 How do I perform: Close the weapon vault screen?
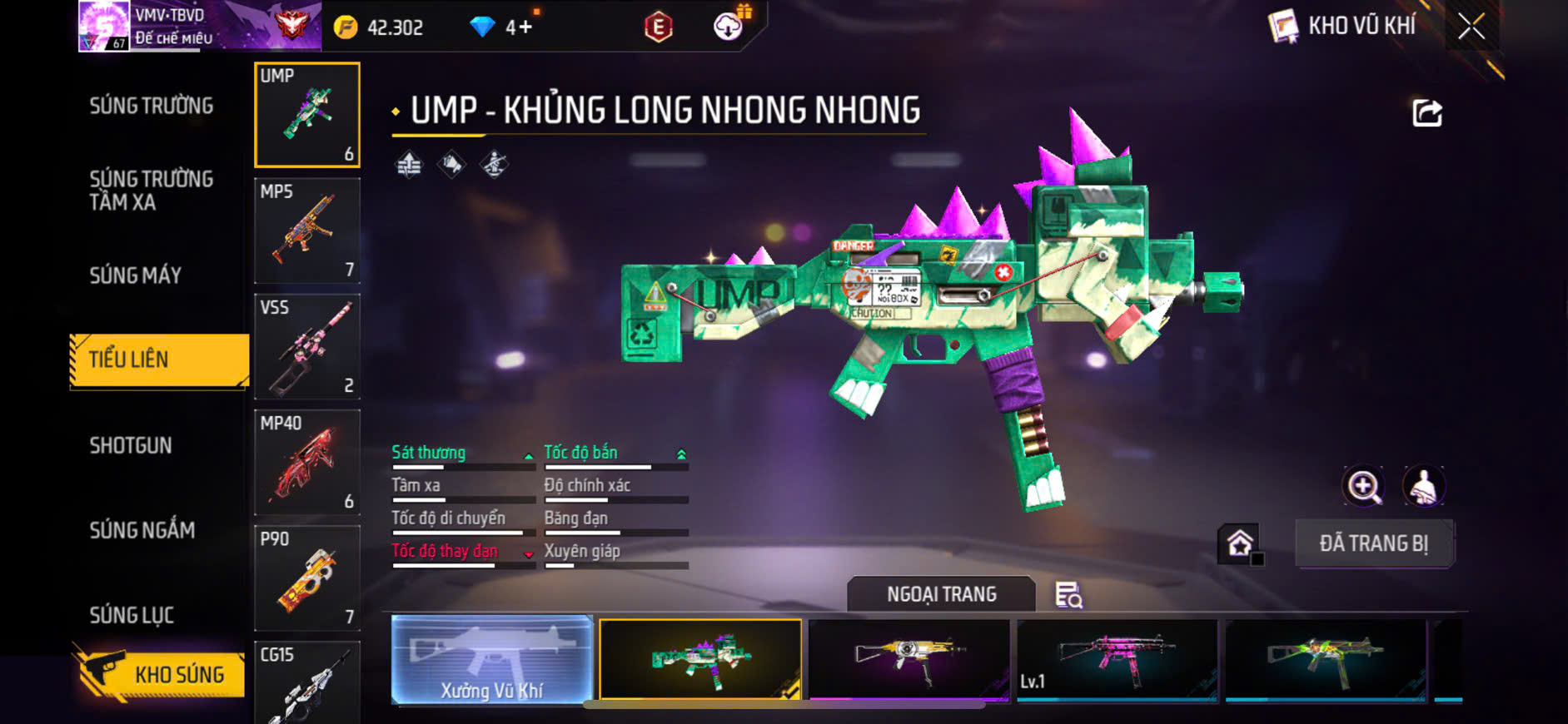1471,27
